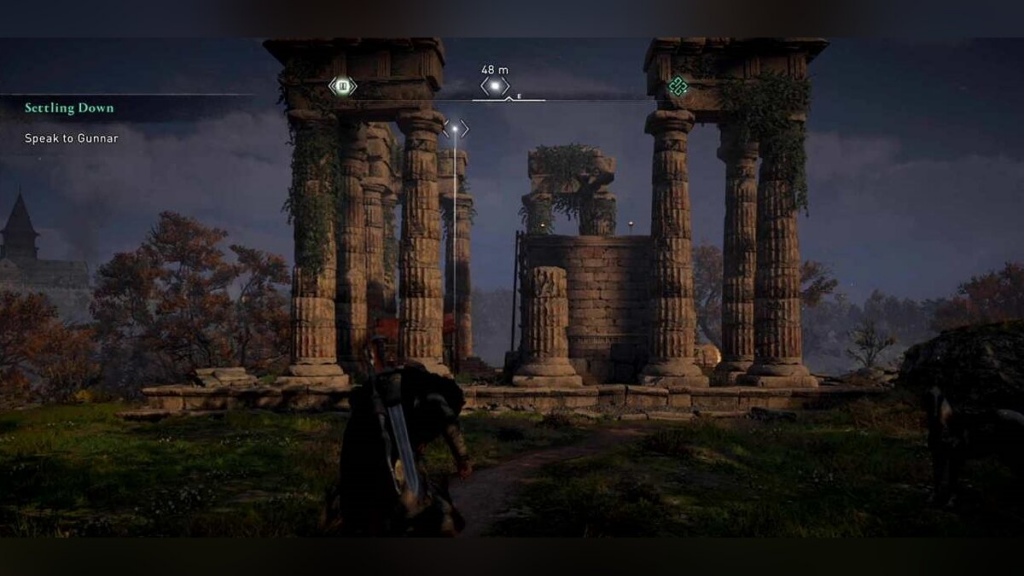Click the 48 m quest marker on compass
This screenshot has width=1024, height=576.
point(495,86)
